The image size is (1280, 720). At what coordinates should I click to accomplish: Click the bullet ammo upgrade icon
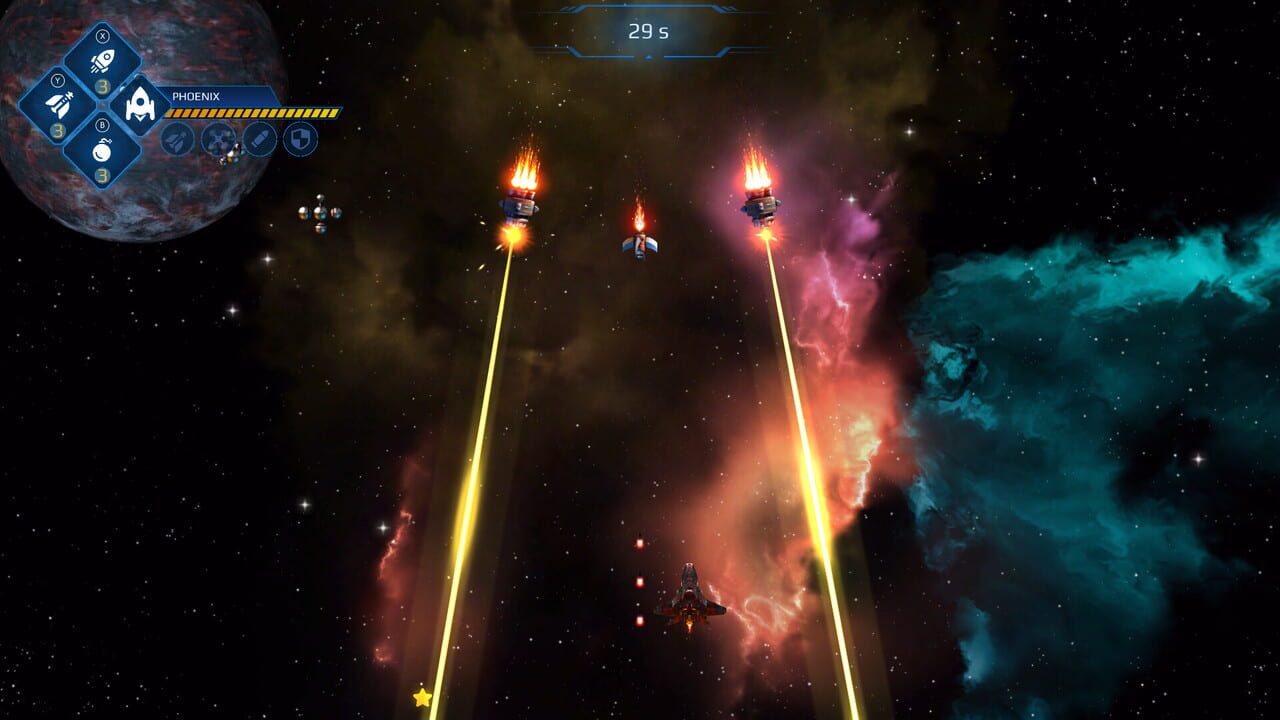(260, 139)
